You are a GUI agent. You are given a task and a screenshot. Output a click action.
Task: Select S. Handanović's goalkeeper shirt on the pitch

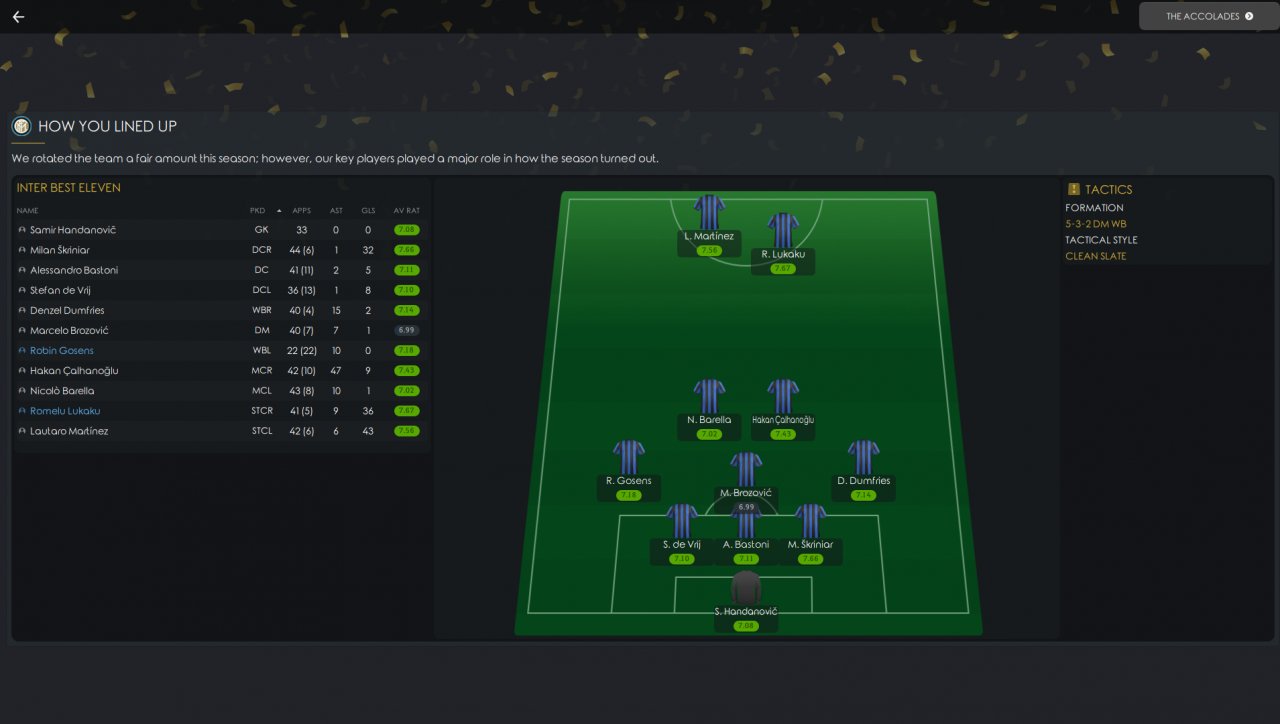[x=746, y=588]
